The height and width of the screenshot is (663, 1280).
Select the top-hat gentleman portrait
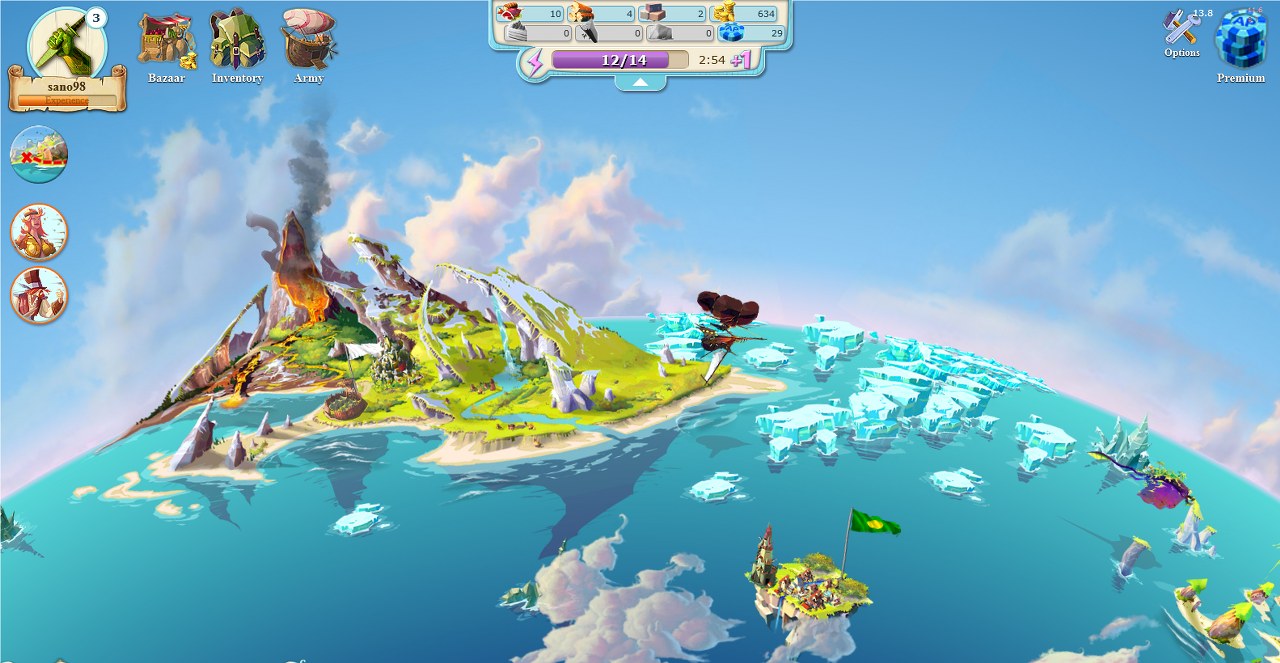[39, 295]
